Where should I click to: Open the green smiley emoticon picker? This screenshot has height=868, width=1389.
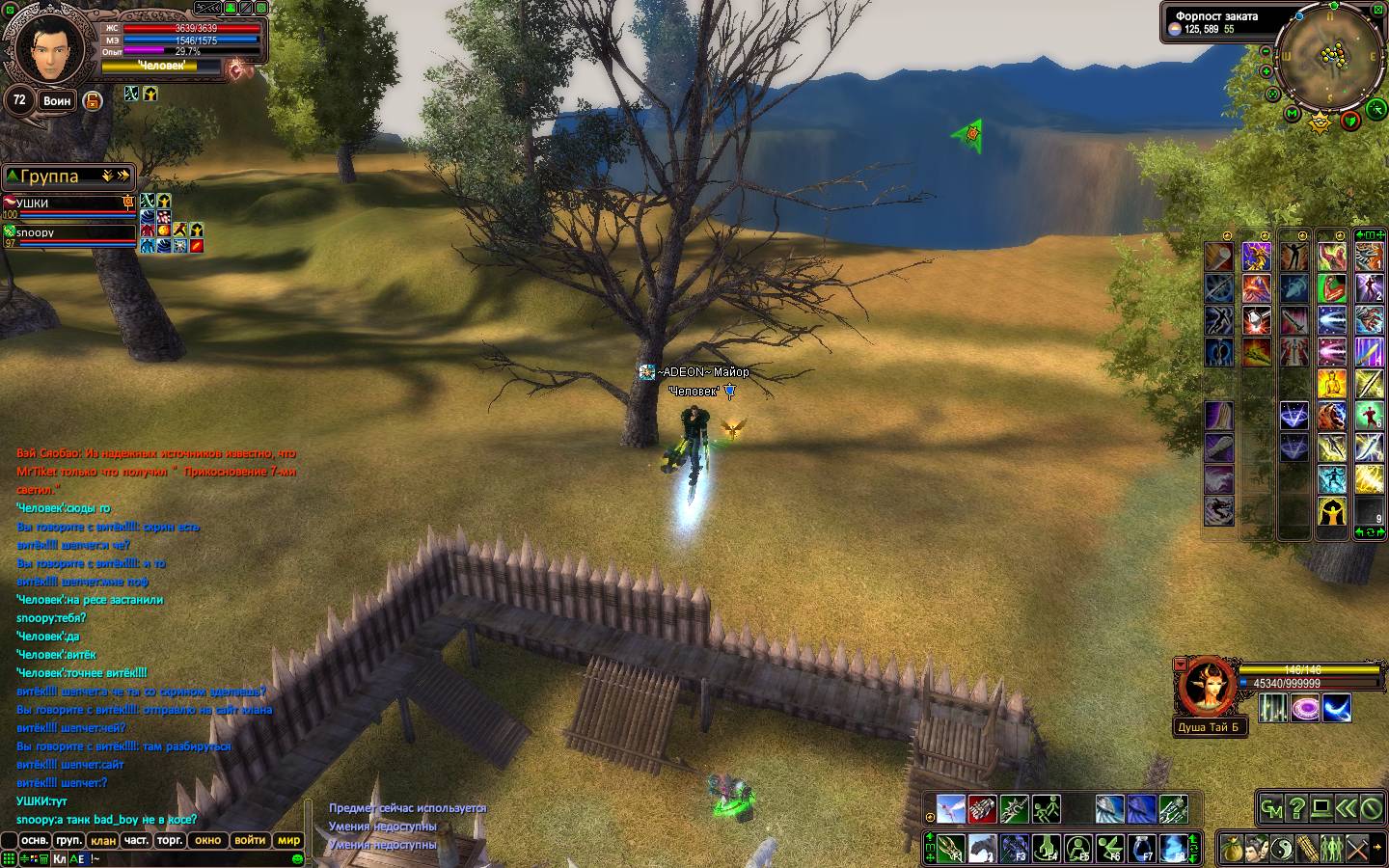pyautogui.click(x=298, y=858)
